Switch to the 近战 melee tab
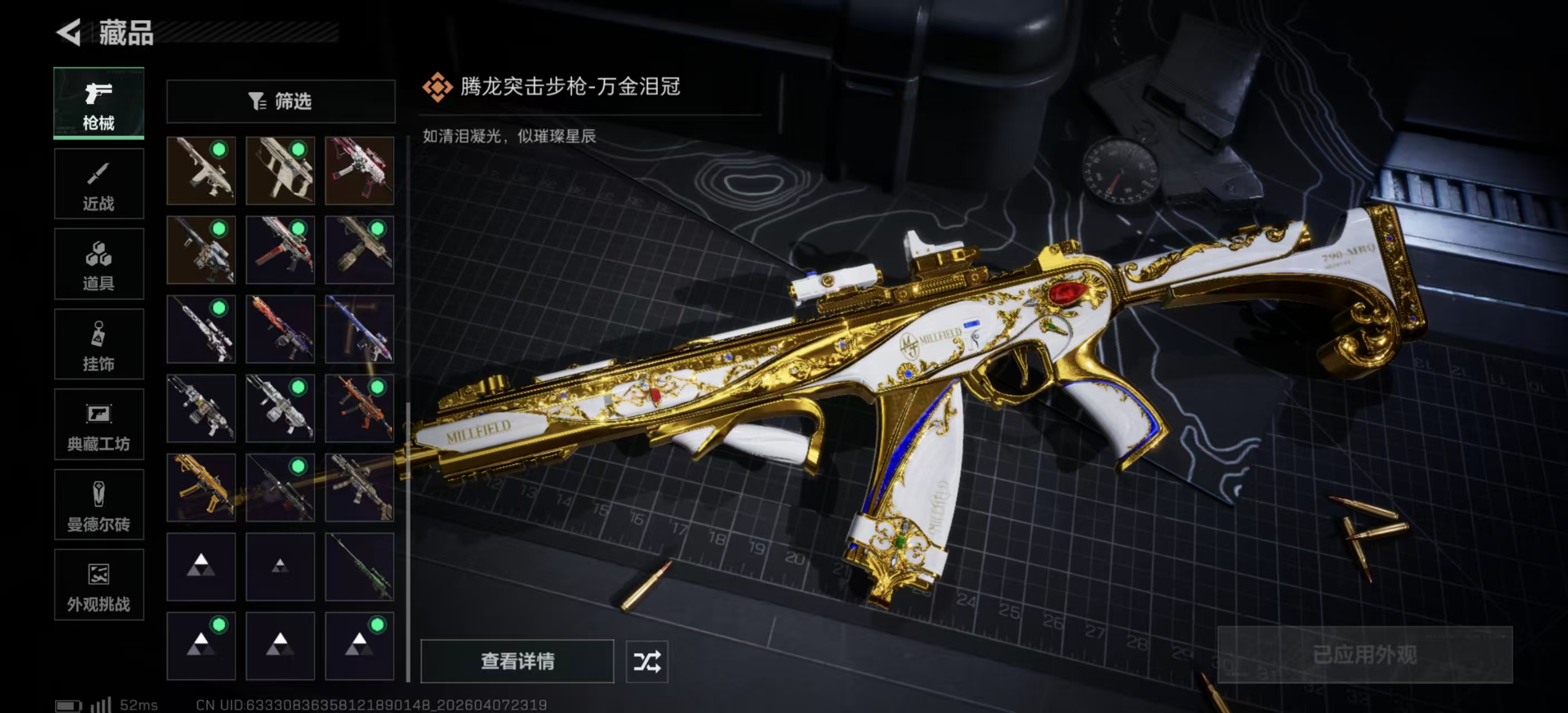 click(x=99, y=183)
